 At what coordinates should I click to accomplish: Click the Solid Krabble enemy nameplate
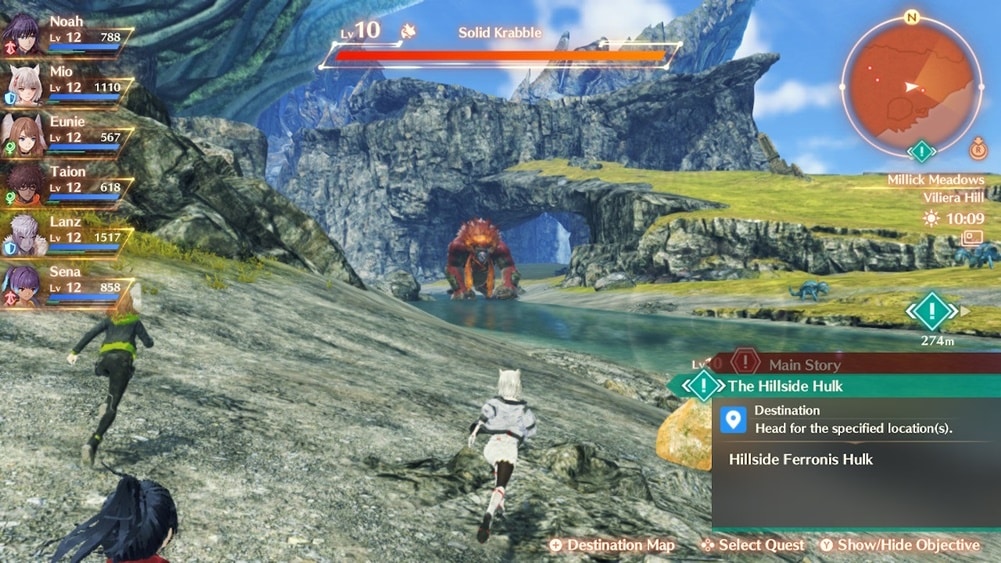click(x=500, y=33)
